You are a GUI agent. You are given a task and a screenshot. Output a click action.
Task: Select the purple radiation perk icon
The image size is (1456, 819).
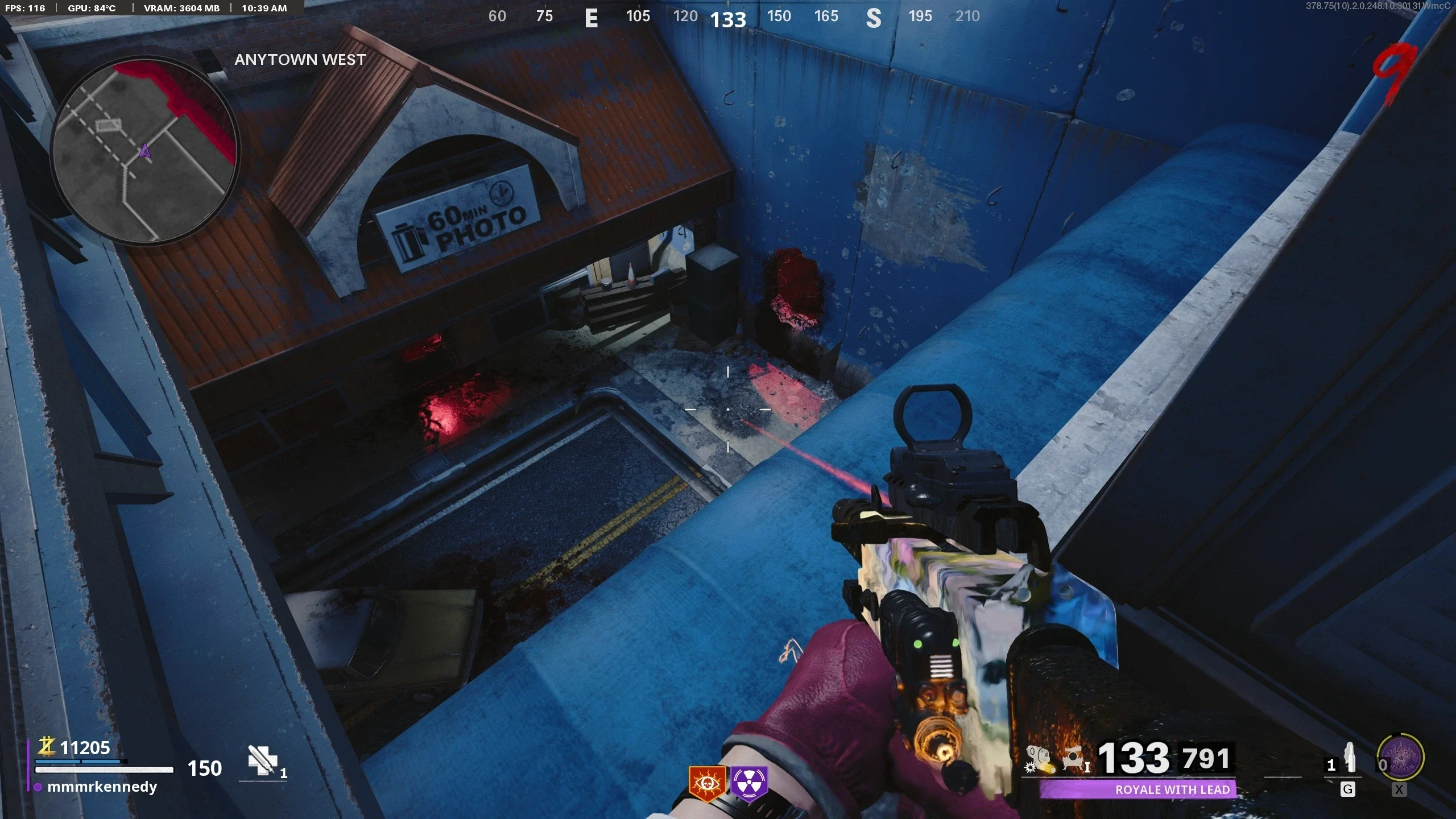(x=749, y=784)
